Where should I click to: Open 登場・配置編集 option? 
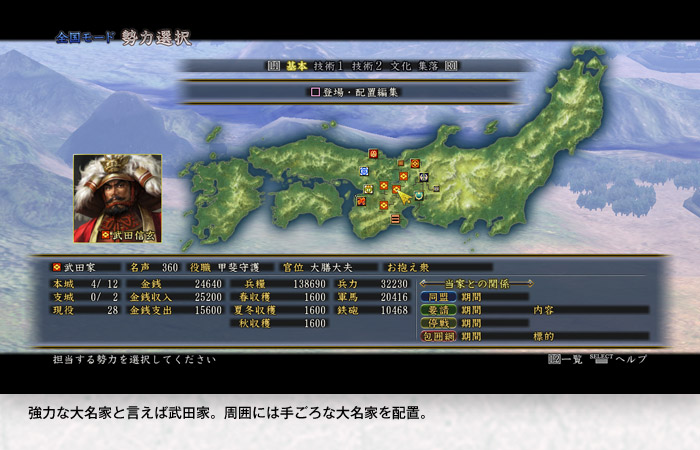coord(353,92)
